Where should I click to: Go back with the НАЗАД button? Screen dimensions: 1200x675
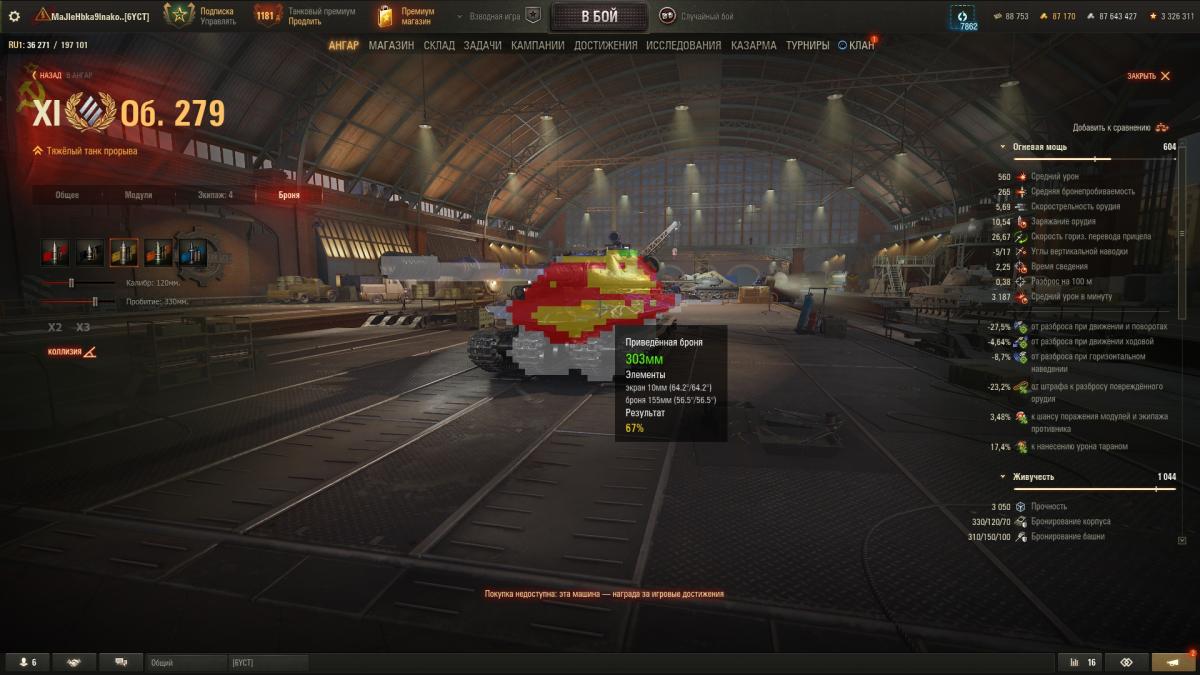pyautogui.click(x=50, y=75)
